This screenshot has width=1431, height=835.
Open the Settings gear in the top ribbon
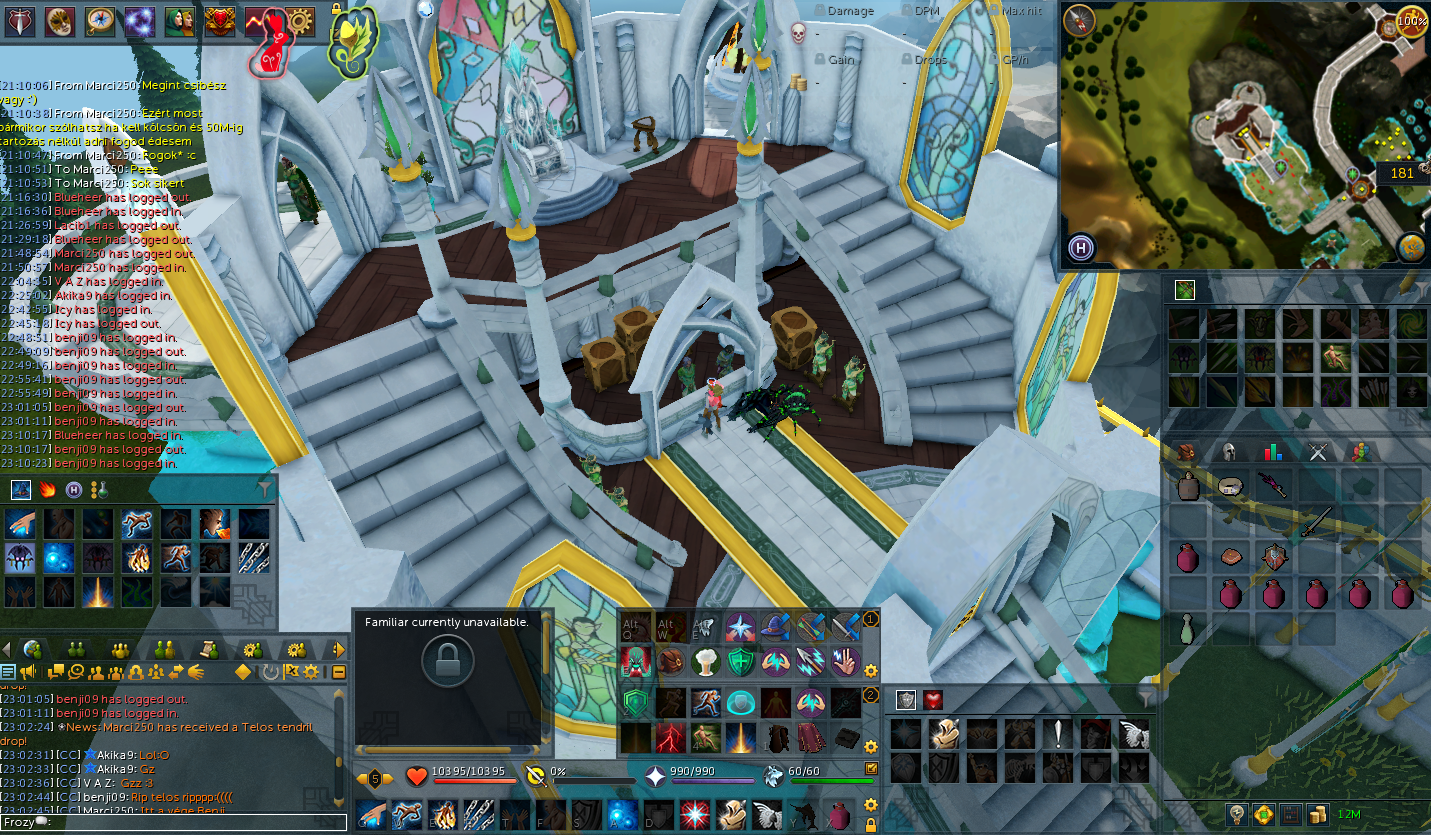[299, 20]
